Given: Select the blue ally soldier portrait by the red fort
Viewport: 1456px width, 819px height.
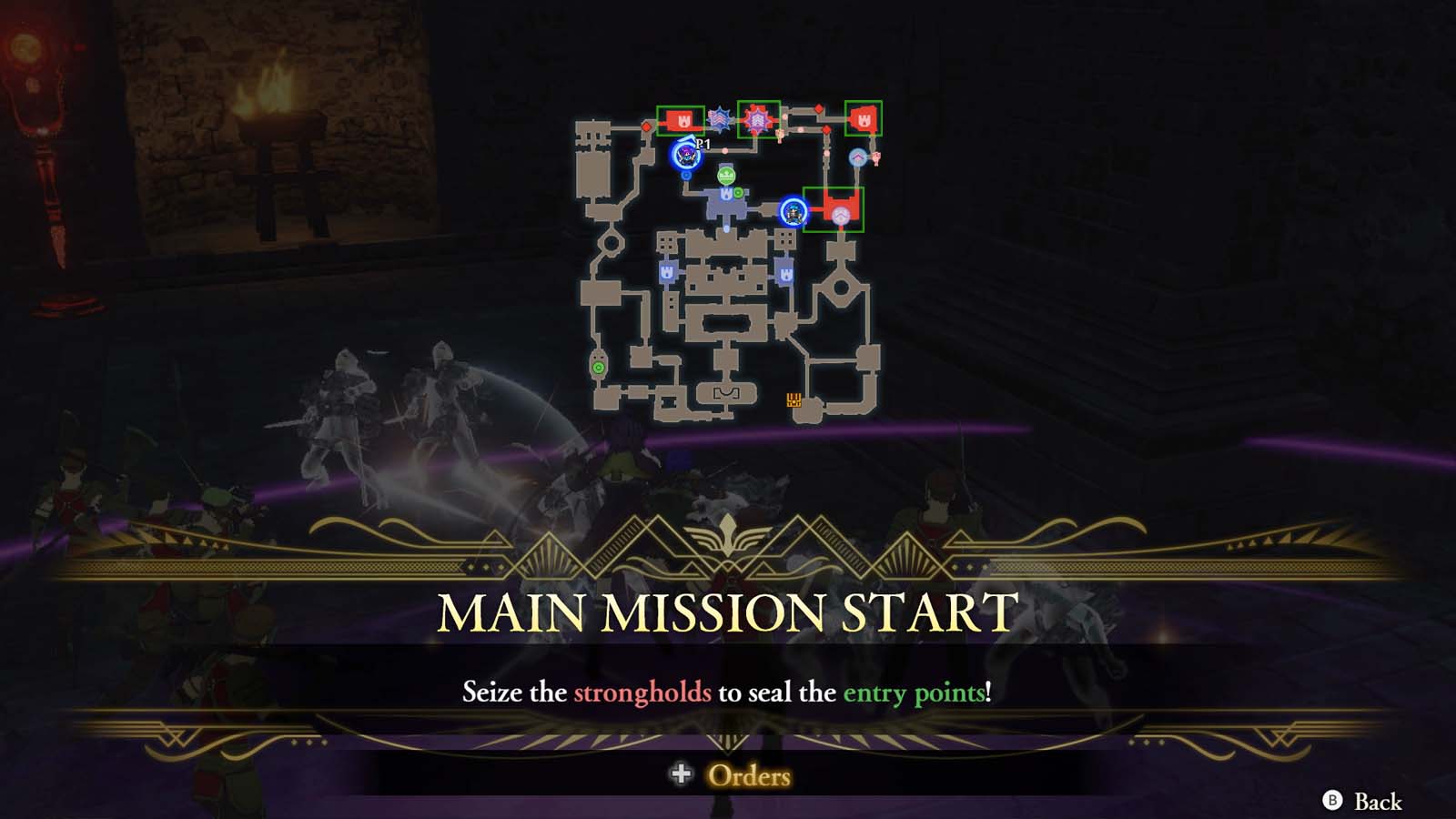Looking at the screenshot, I should (x=793, y=213).
